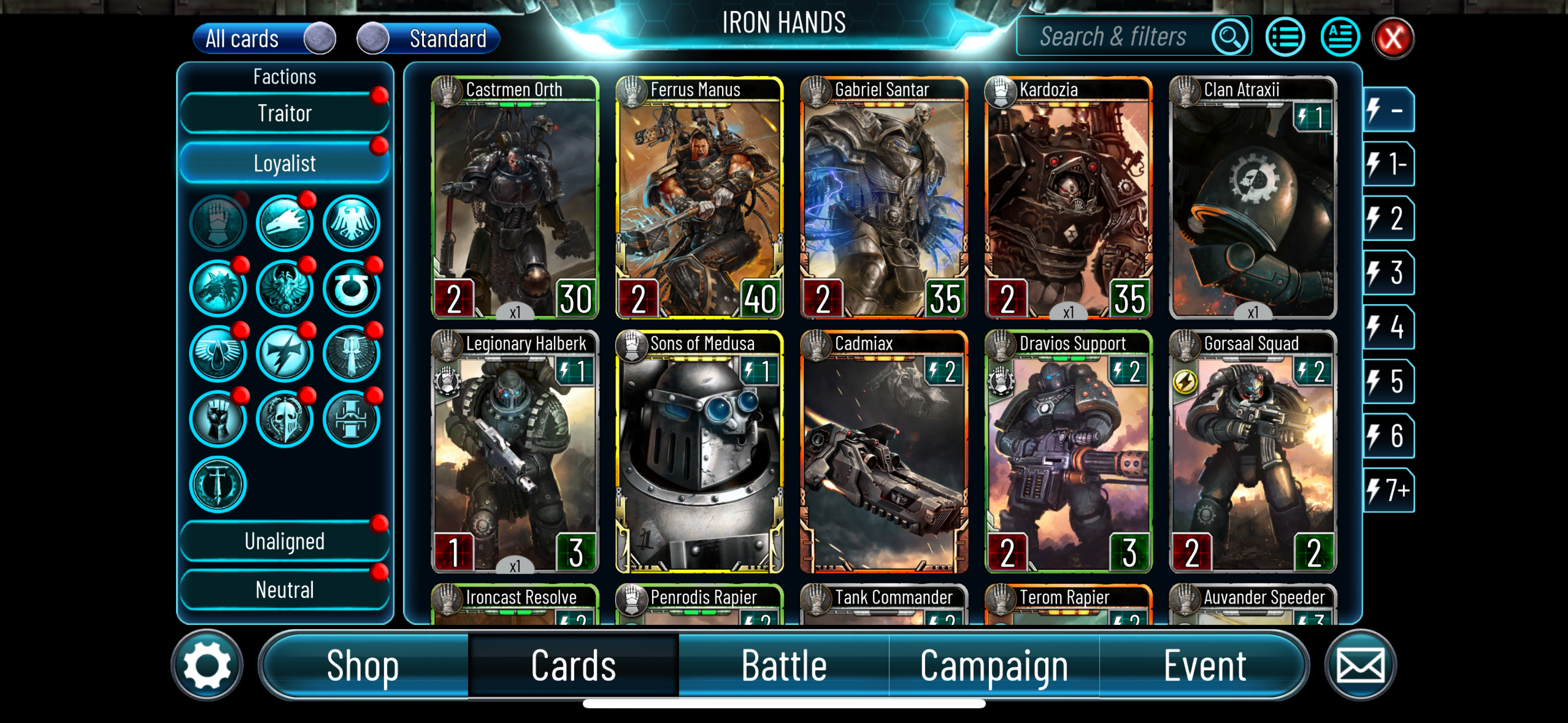Select the Gorsaal Squad card
1568x723 pixels.
click(x=1252, y=452)
